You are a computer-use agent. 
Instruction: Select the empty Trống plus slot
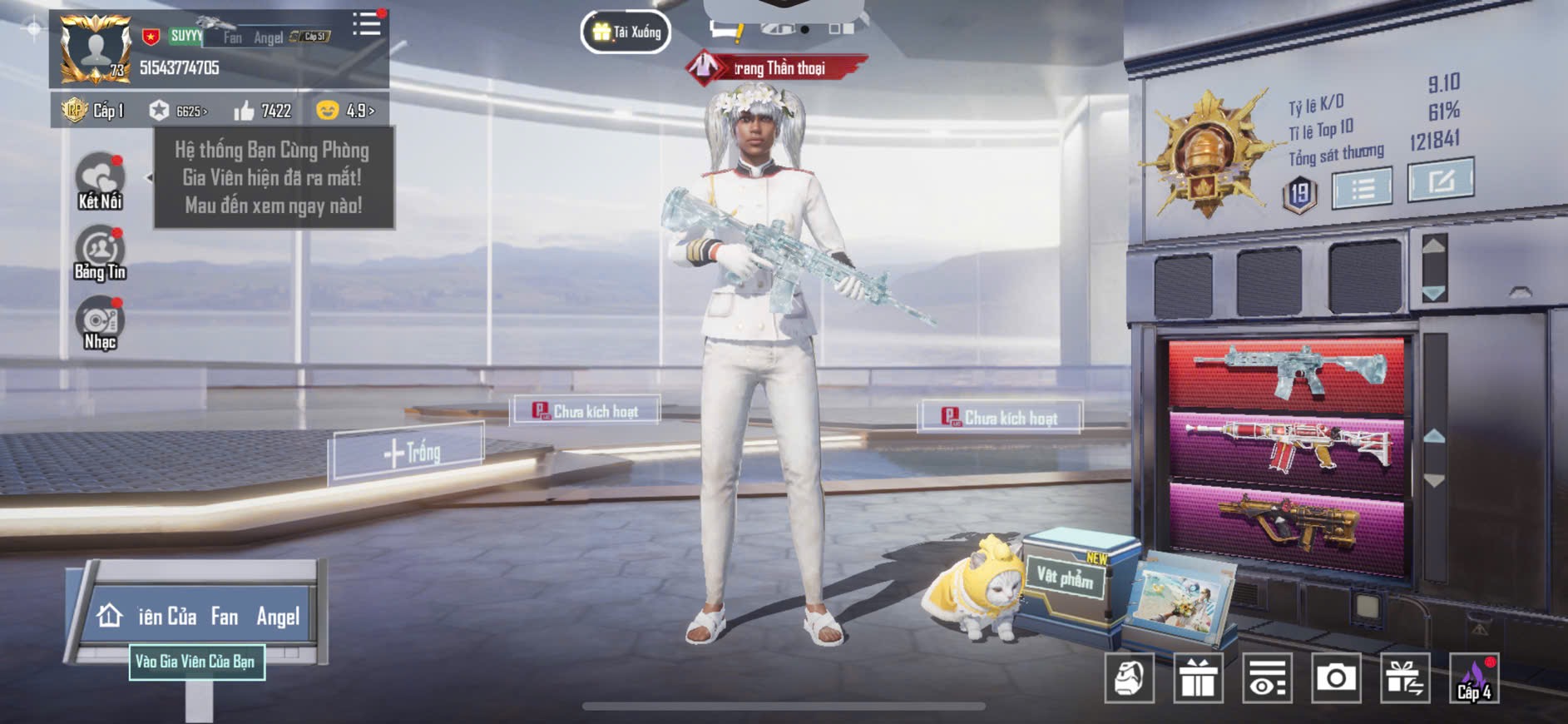410,453
